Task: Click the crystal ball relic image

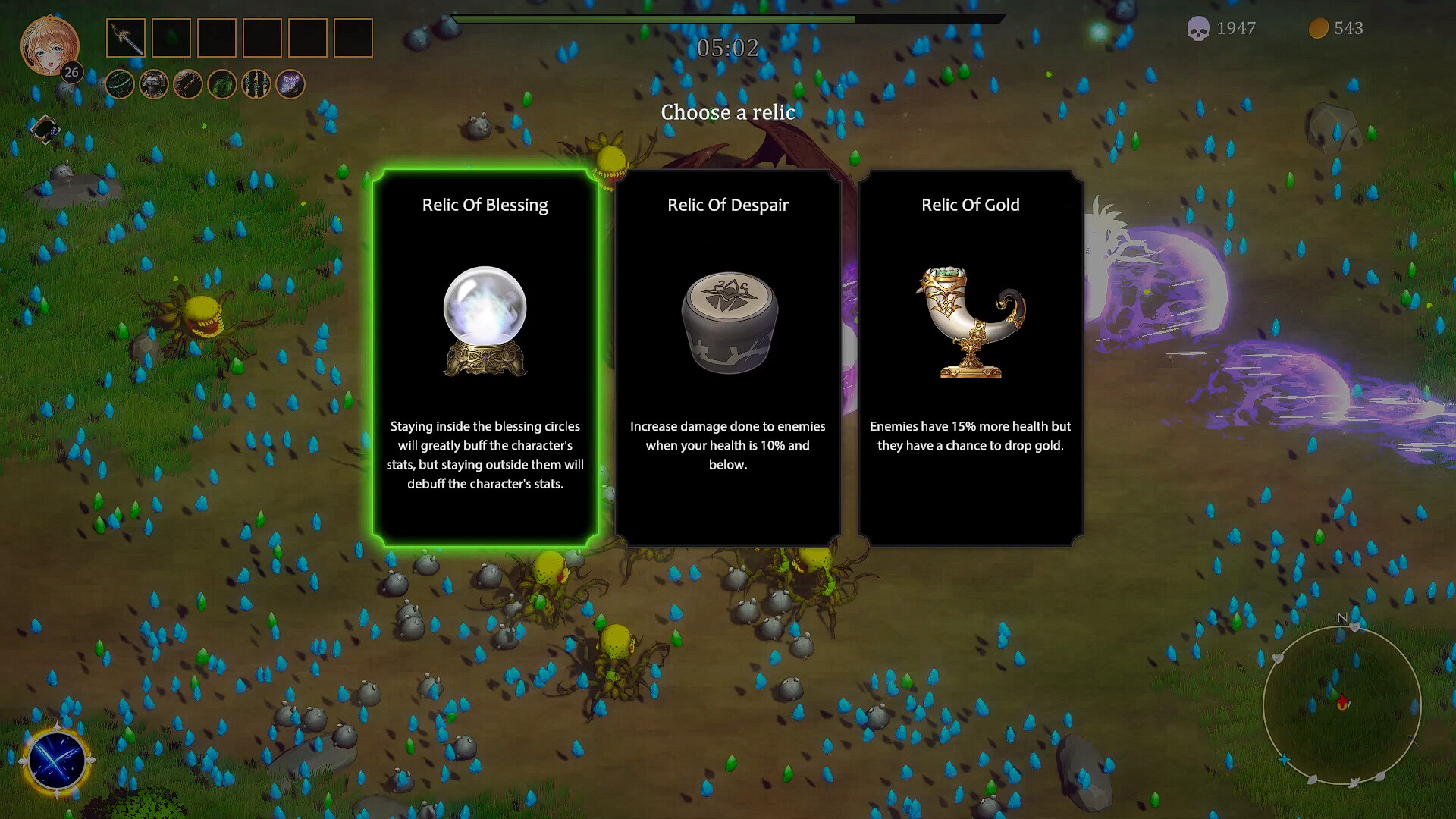Action: (484, 318)
